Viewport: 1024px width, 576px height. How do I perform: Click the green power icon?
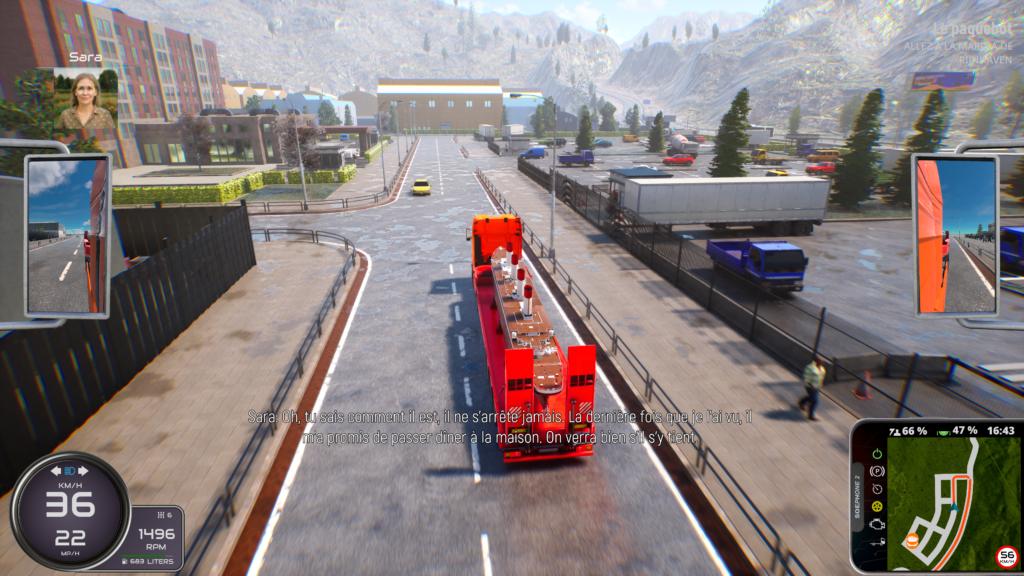(x=877, y=454)
